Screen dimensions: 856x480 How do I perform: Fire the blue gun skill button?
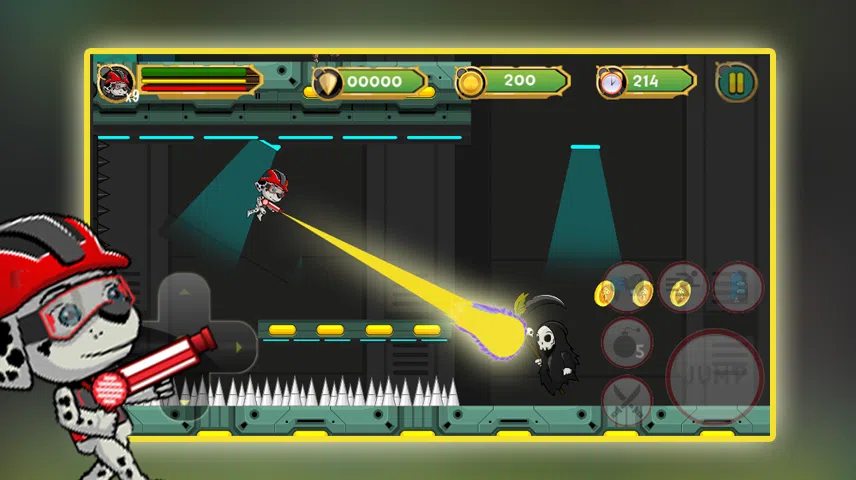(628, 288)
